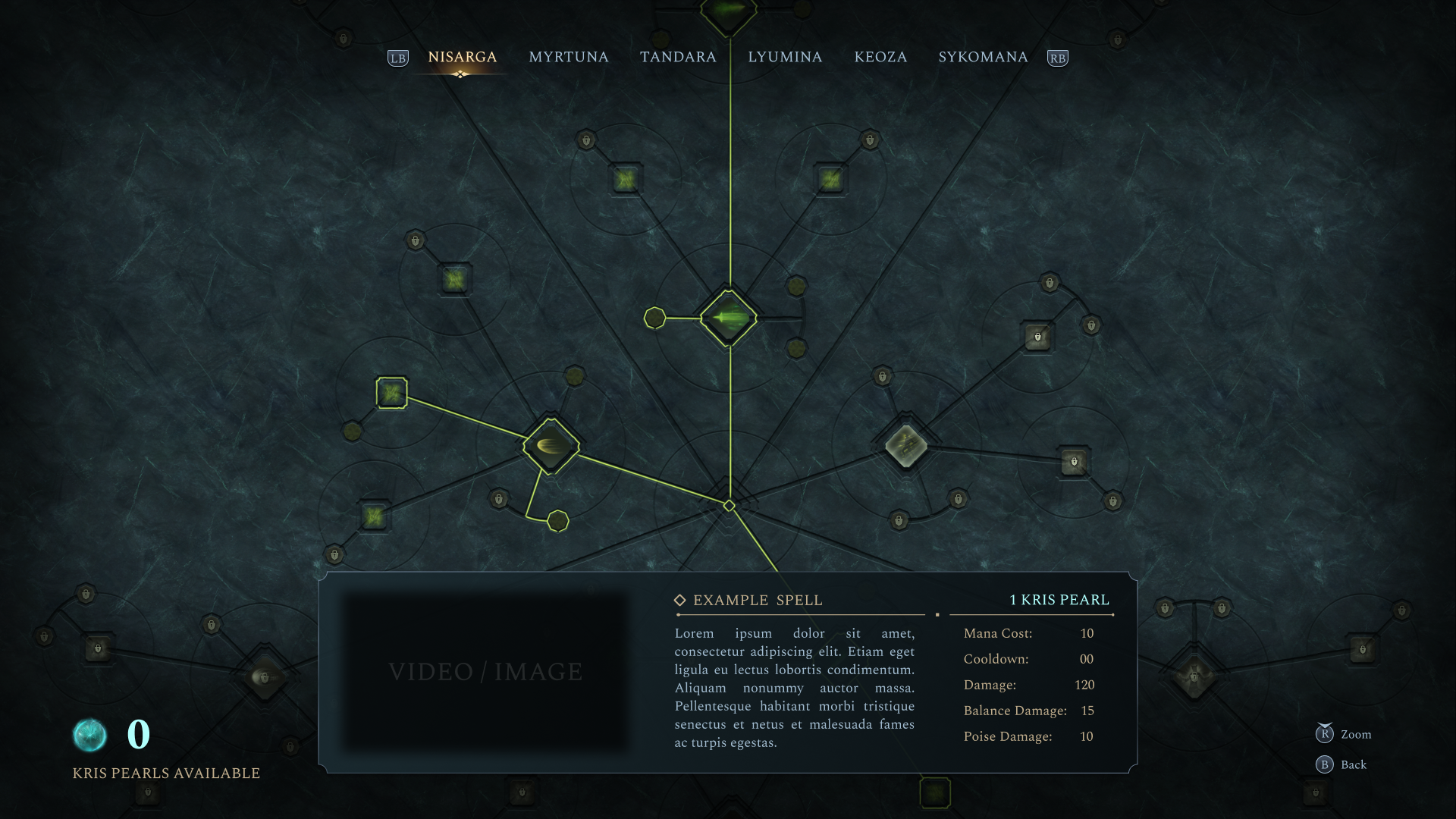The width and height of the screenshot is (1456, 819).
Task: Select the Lyumina tab
Action: 785,58
